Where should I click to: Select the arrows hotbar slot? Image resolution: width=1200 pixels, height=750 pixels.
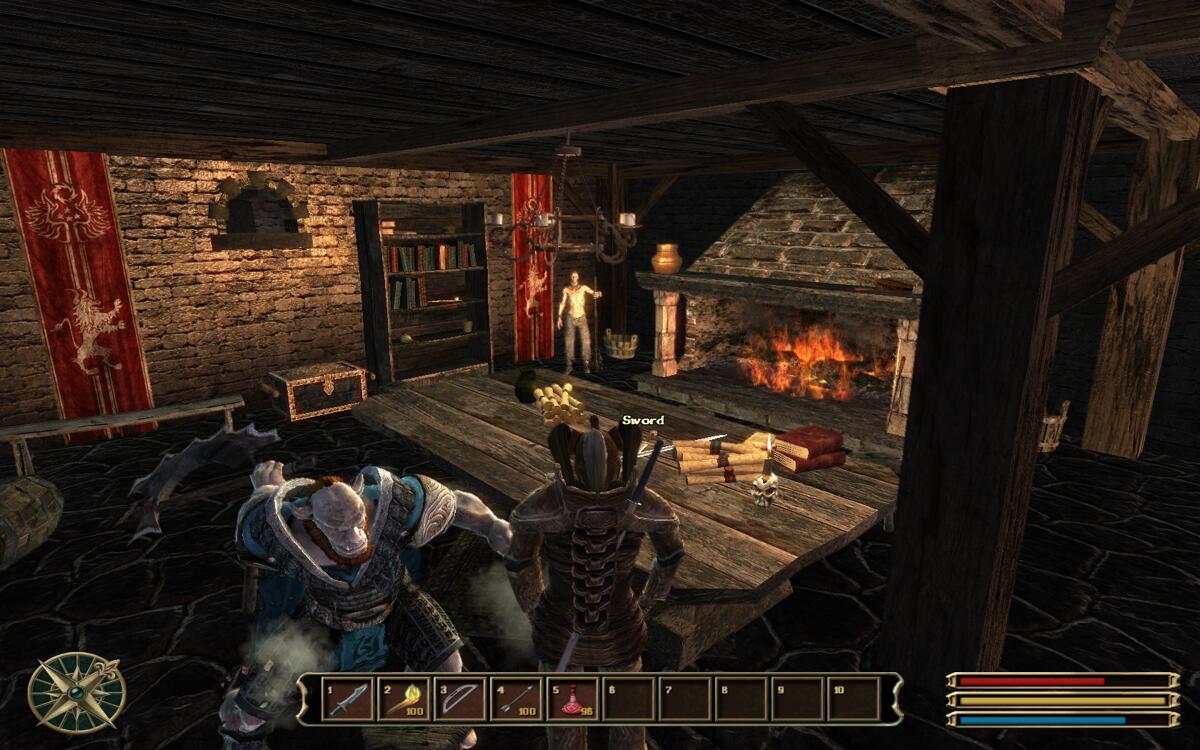click(516, 699)
